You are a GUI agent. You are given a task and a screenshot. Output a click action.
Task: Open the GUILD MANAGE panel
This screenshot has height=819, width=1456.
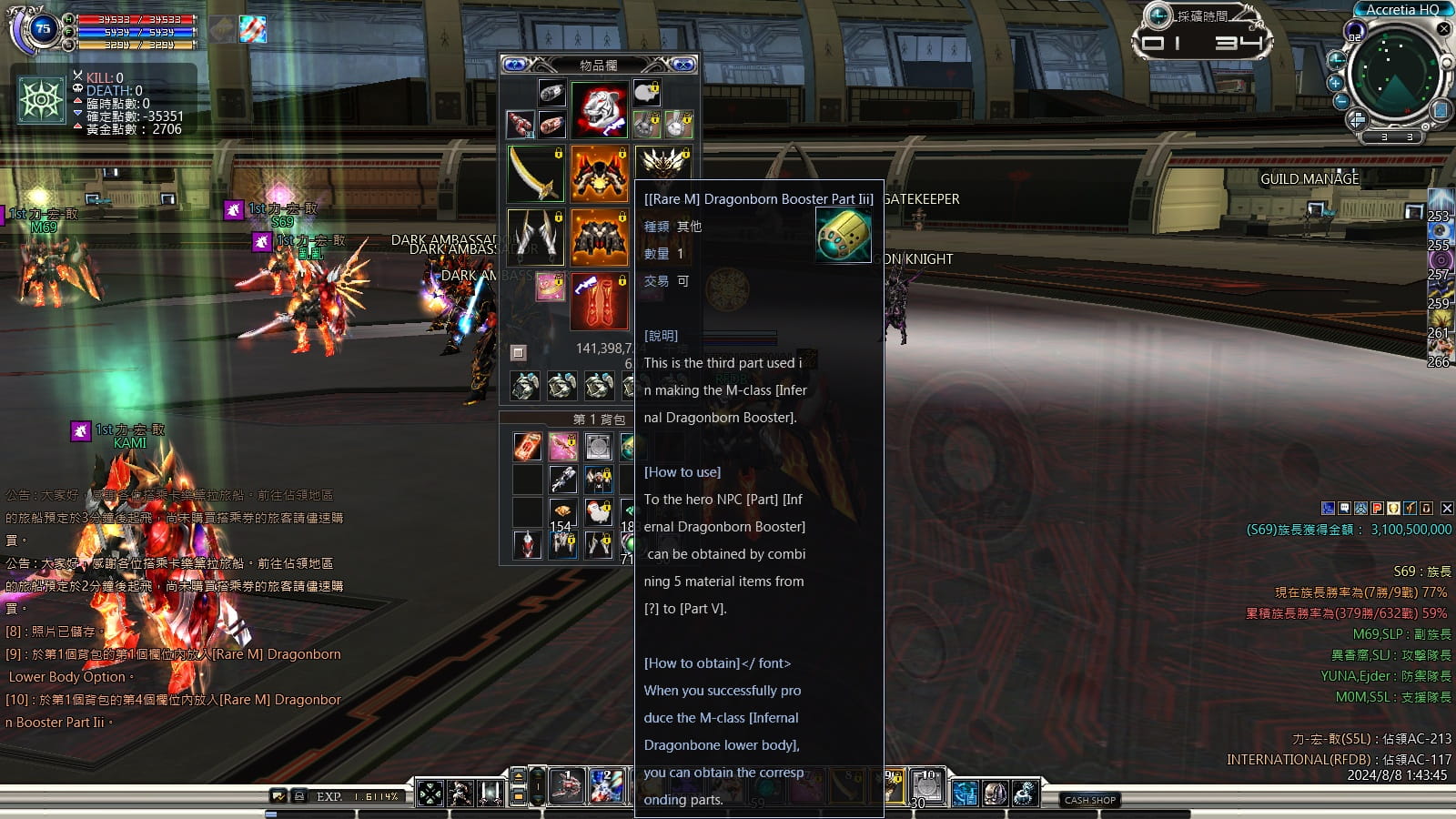1309,179
